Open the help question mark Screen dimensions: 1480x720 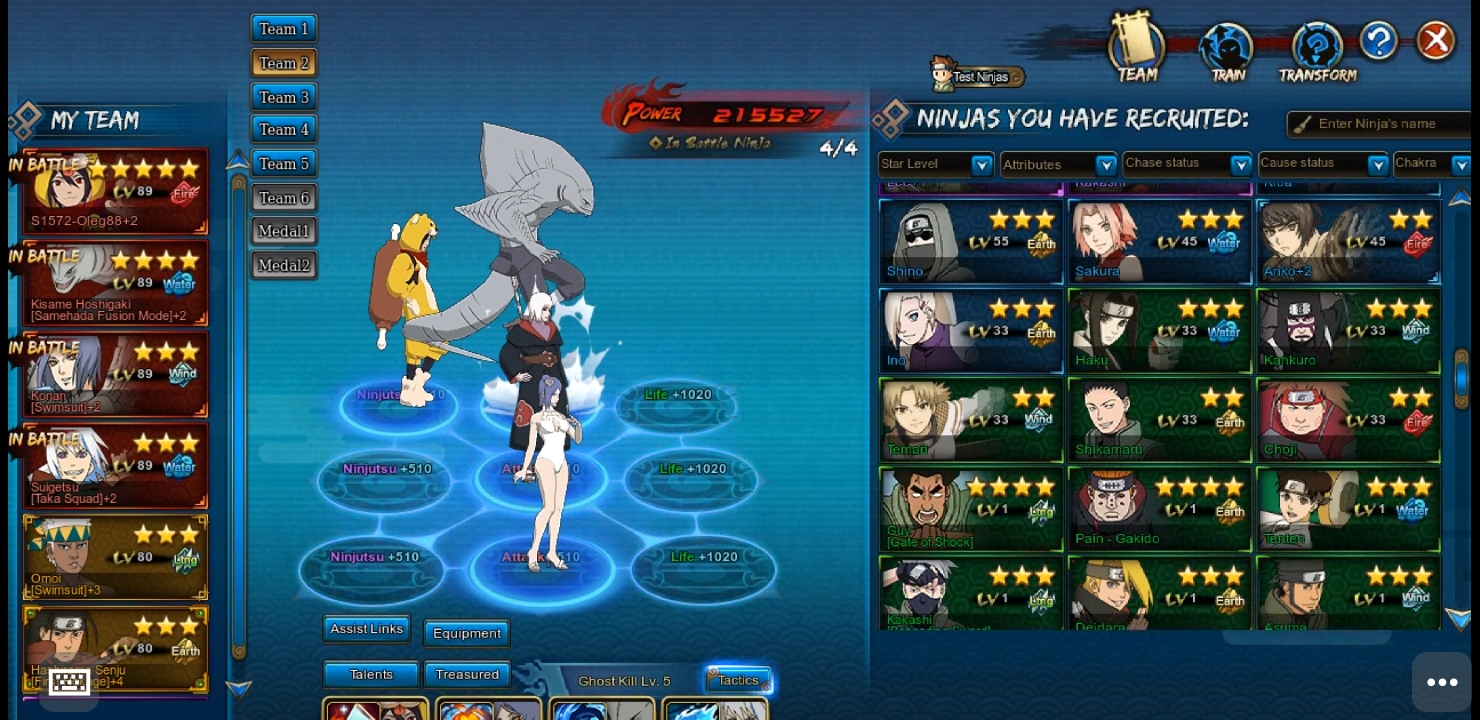point(1378,41)
